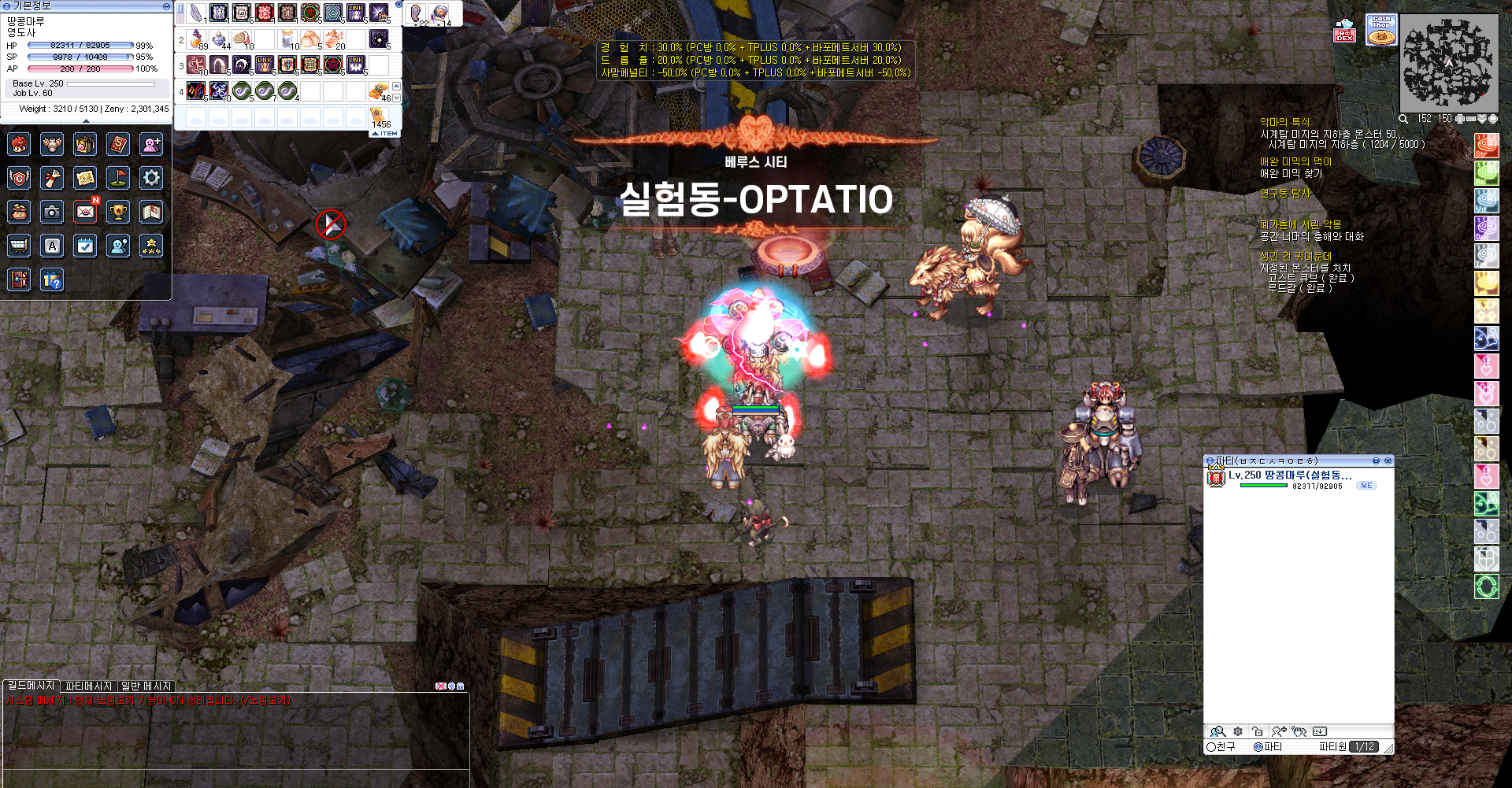This screenshot has height=788, width=1512.
Task: Switch to the 파티메시지 chat tab
Action: click(x=89, y=686)
